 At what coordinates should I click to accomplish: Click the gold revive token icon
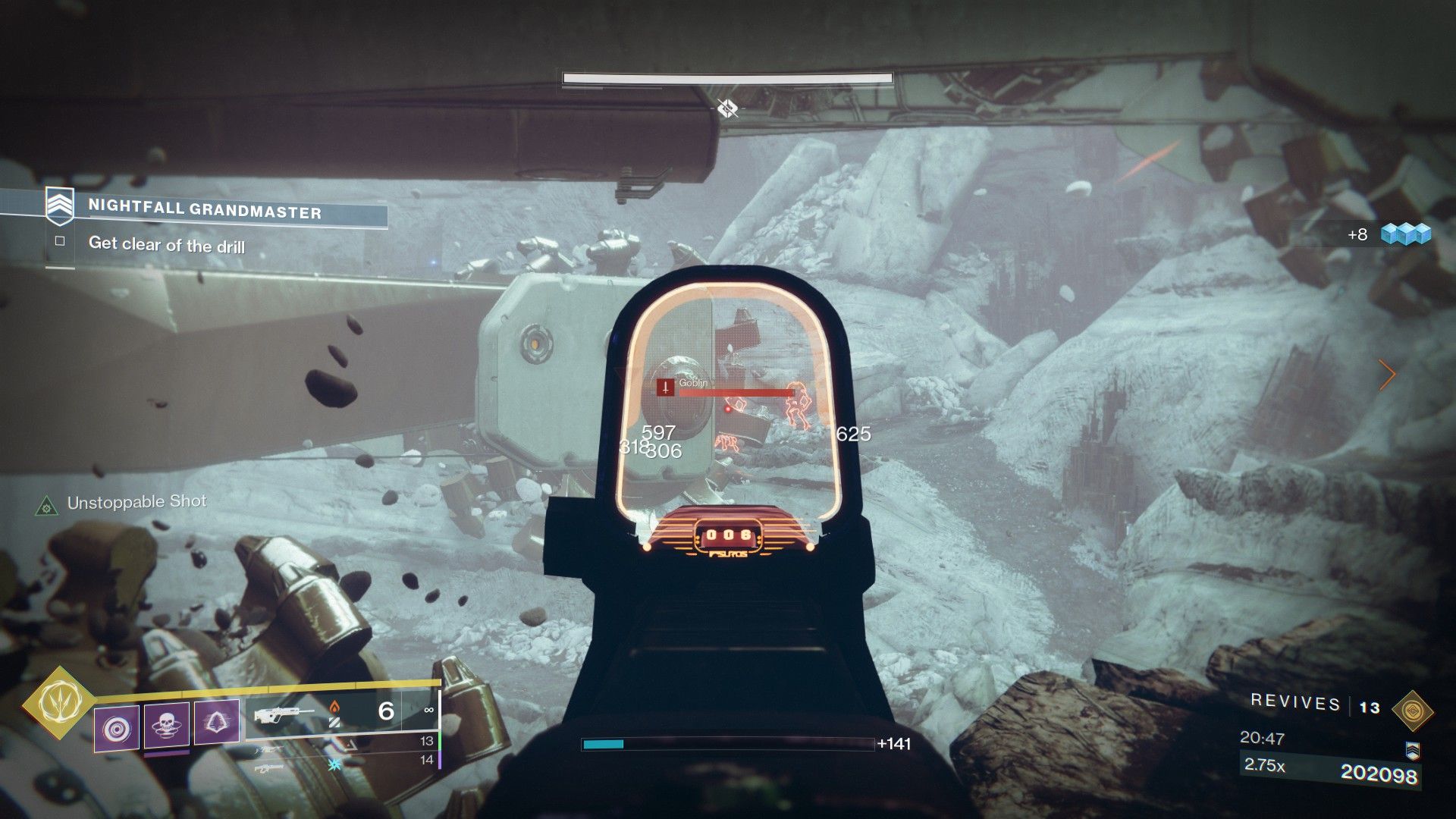[1412, 709]
